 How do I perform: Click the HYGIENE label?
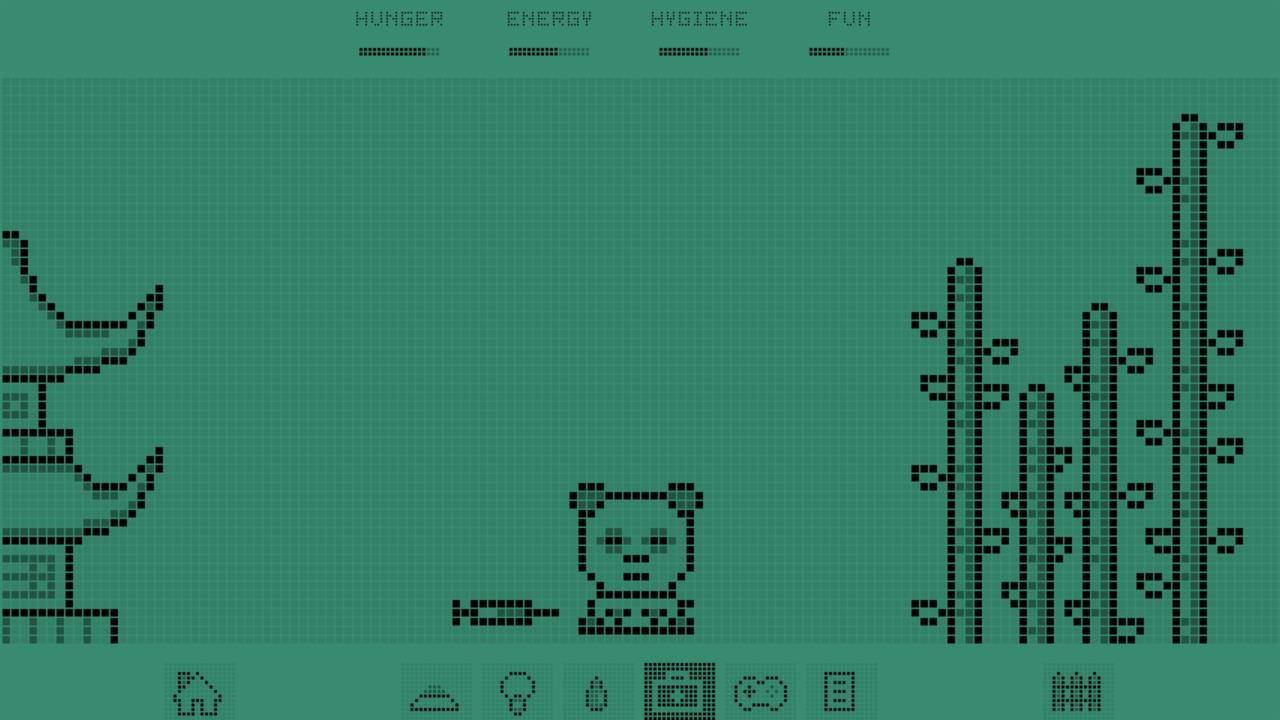(700, 17)
